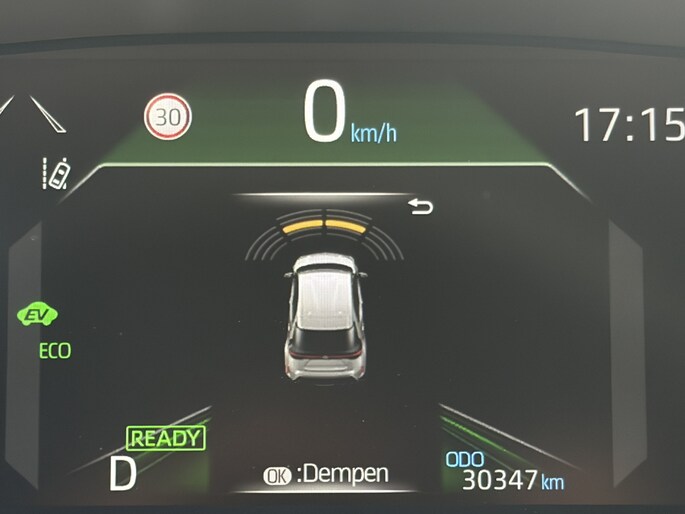Select the 30 speed limit sign

click(x=168, y=117)
